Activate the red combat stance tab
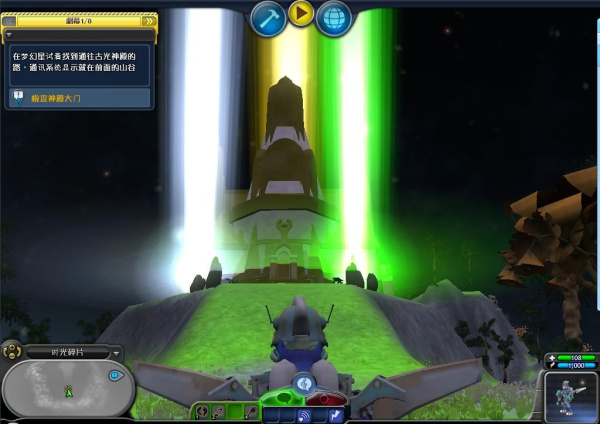600x424 pixels. (x=322, y=400)
